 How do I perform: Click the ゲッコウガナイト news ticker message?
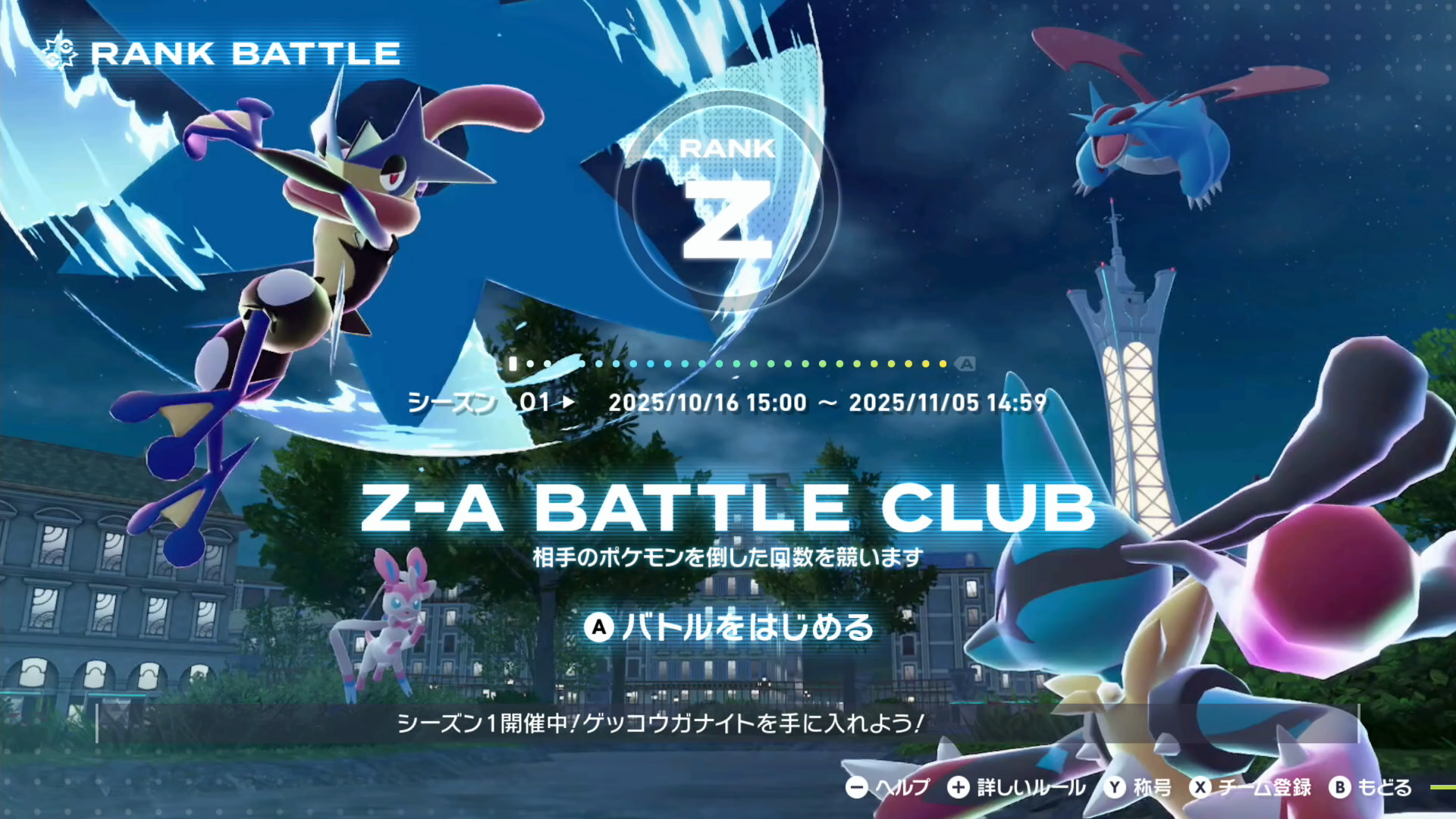click(660, 724)
